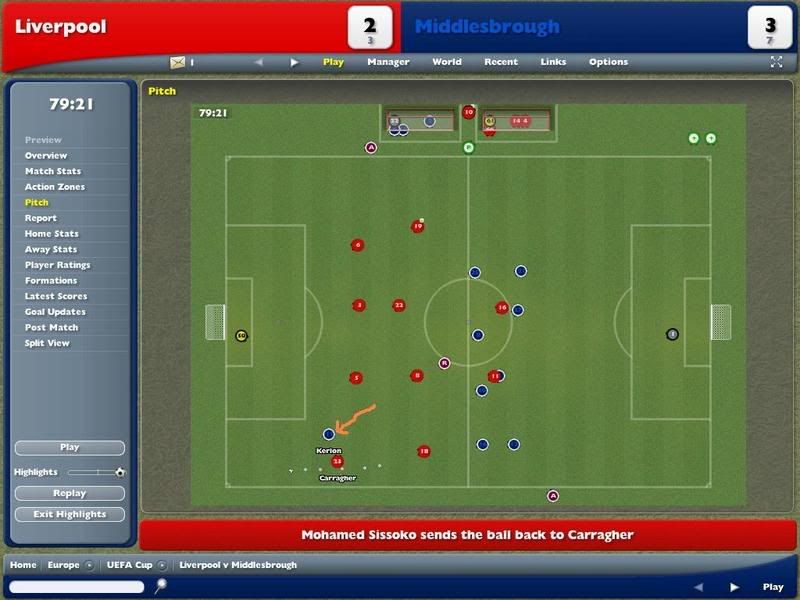Open the match Report

(41, 218)
